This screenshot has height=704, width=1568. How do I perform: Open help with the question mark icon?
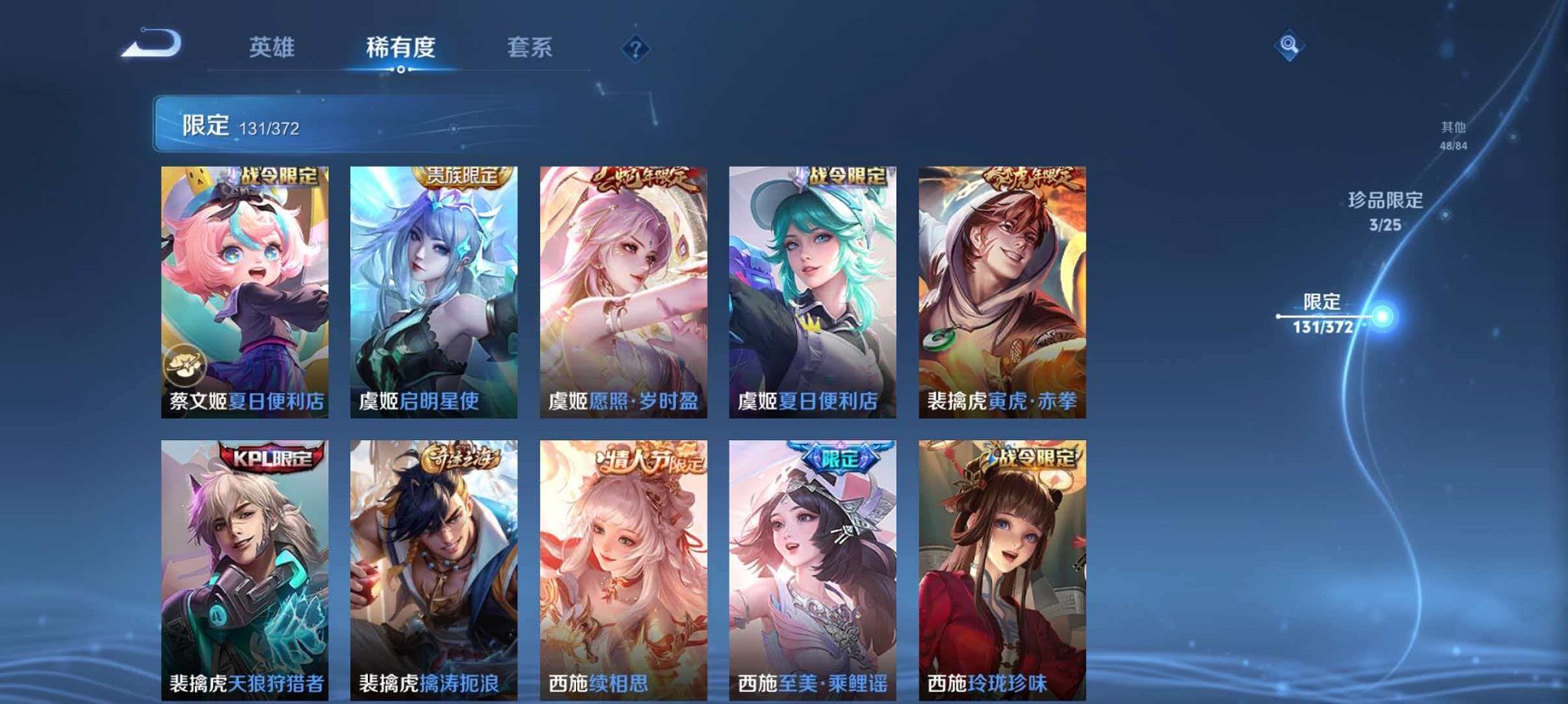[x=634, y=49]
